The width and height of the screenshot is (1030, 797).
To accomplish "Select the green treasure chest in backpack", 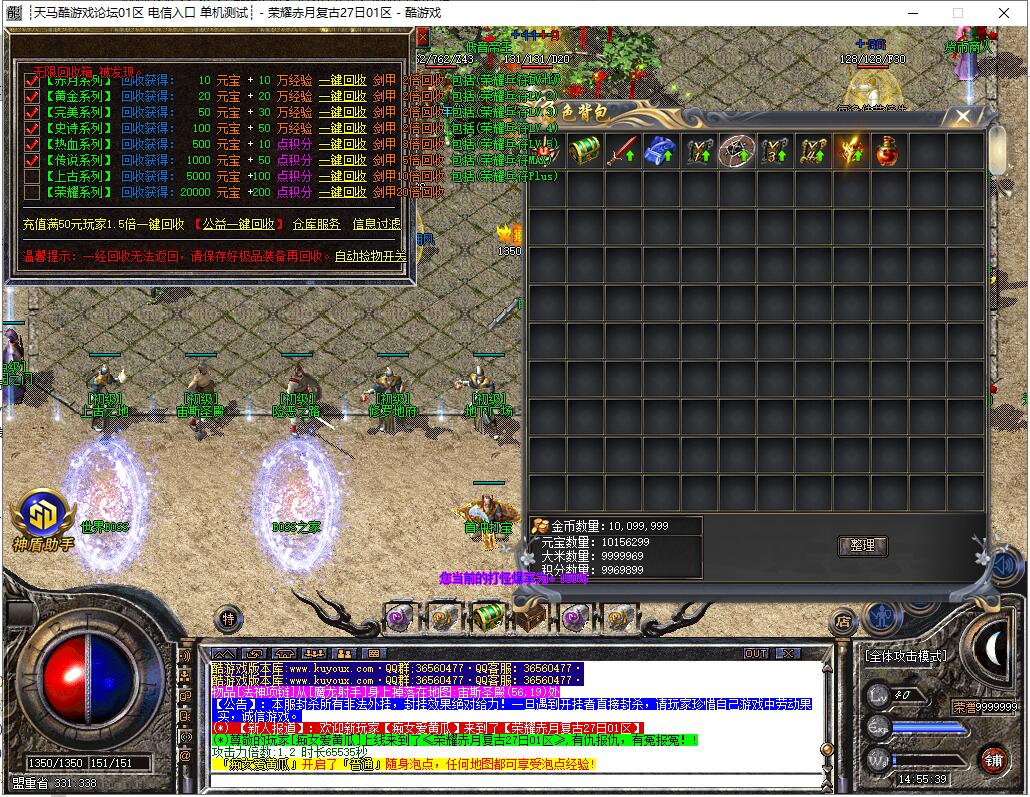I will click(585, 151).
